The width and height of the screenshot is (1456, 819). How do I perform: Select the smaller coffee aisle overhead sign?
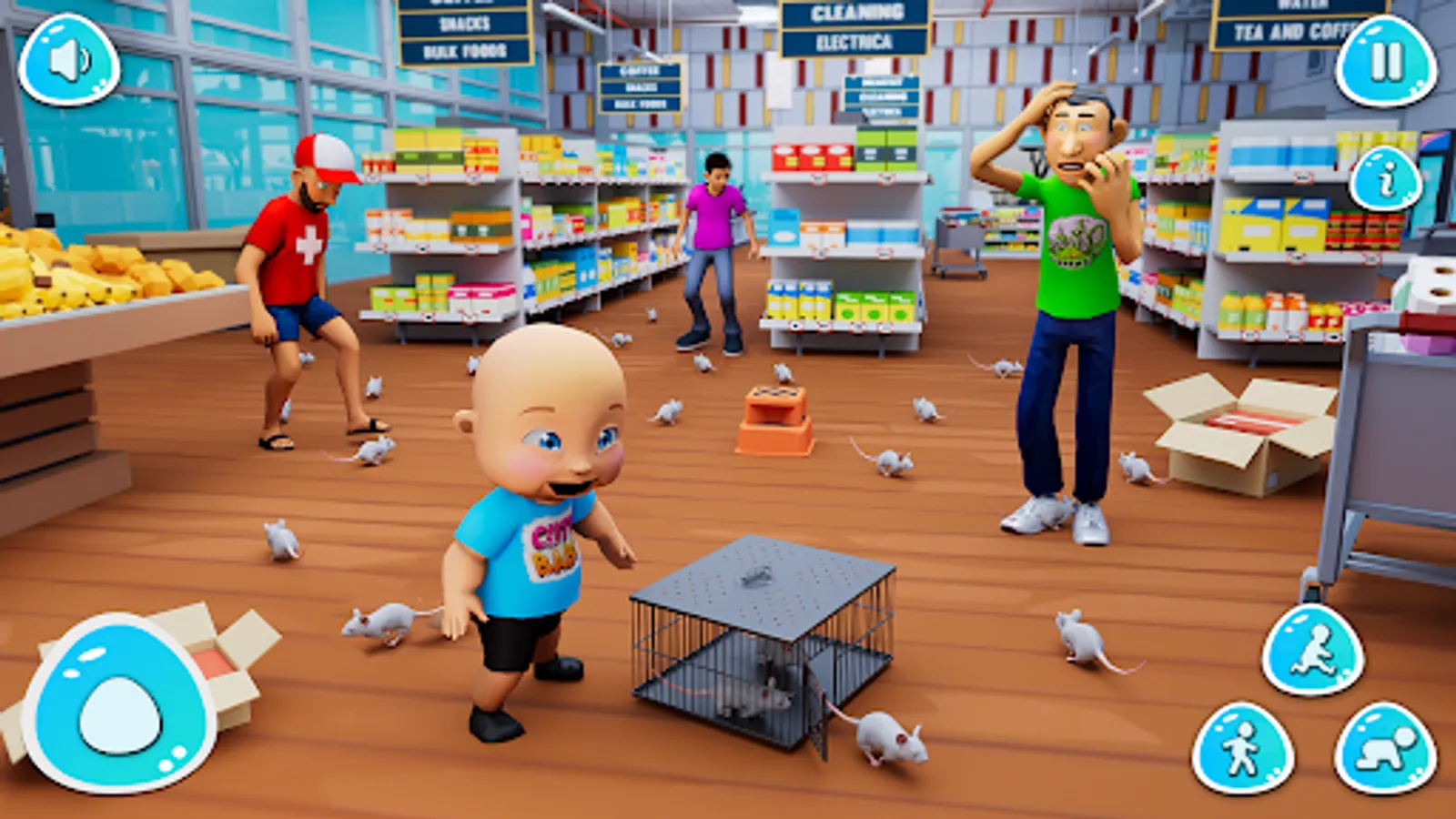coord(642,86)
